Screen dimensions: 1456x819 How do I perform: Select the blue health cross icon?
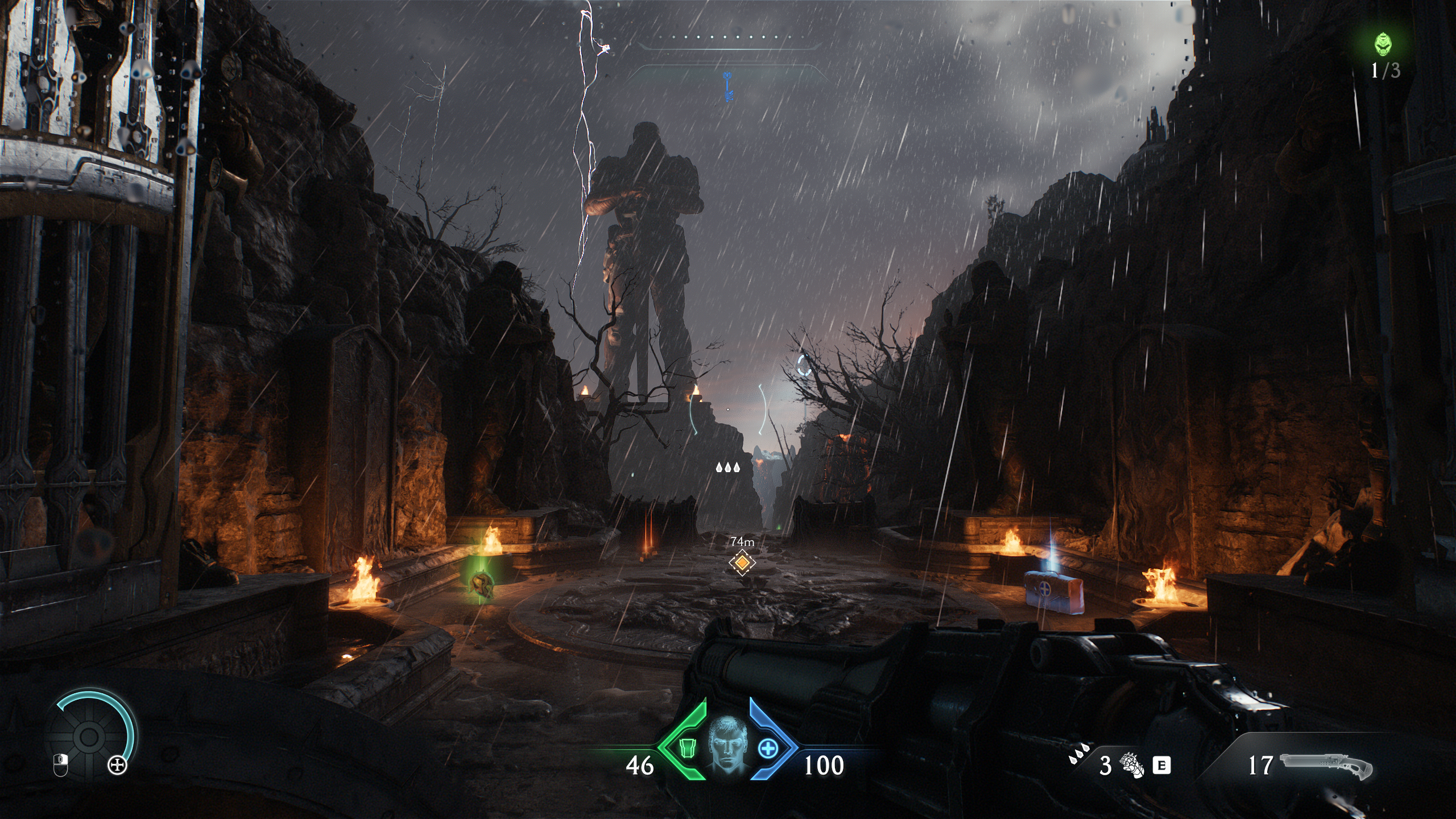768,748
